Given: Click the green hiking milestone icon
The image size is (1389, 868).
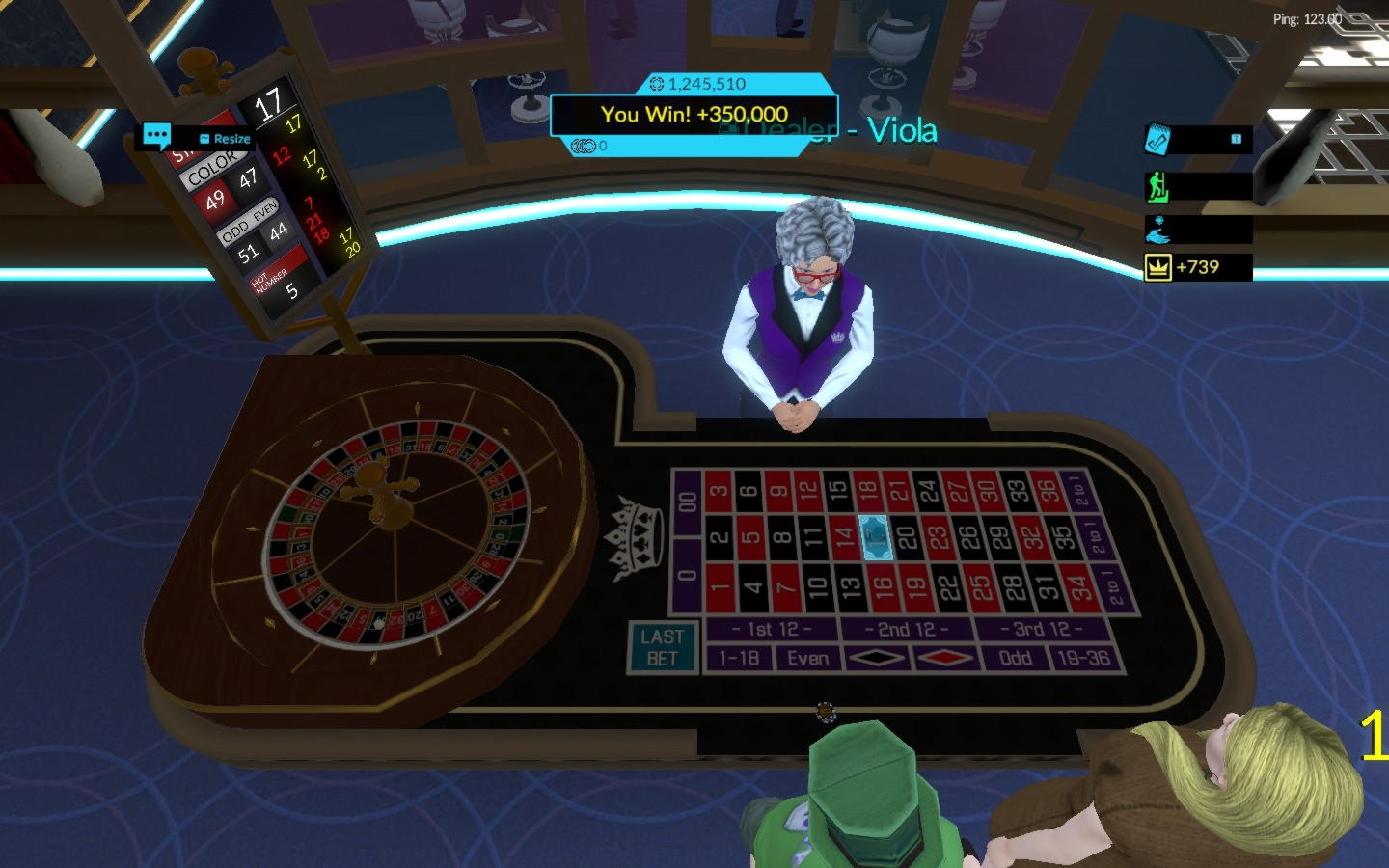Looking at the screenshot, I should tap(1158, 185).
